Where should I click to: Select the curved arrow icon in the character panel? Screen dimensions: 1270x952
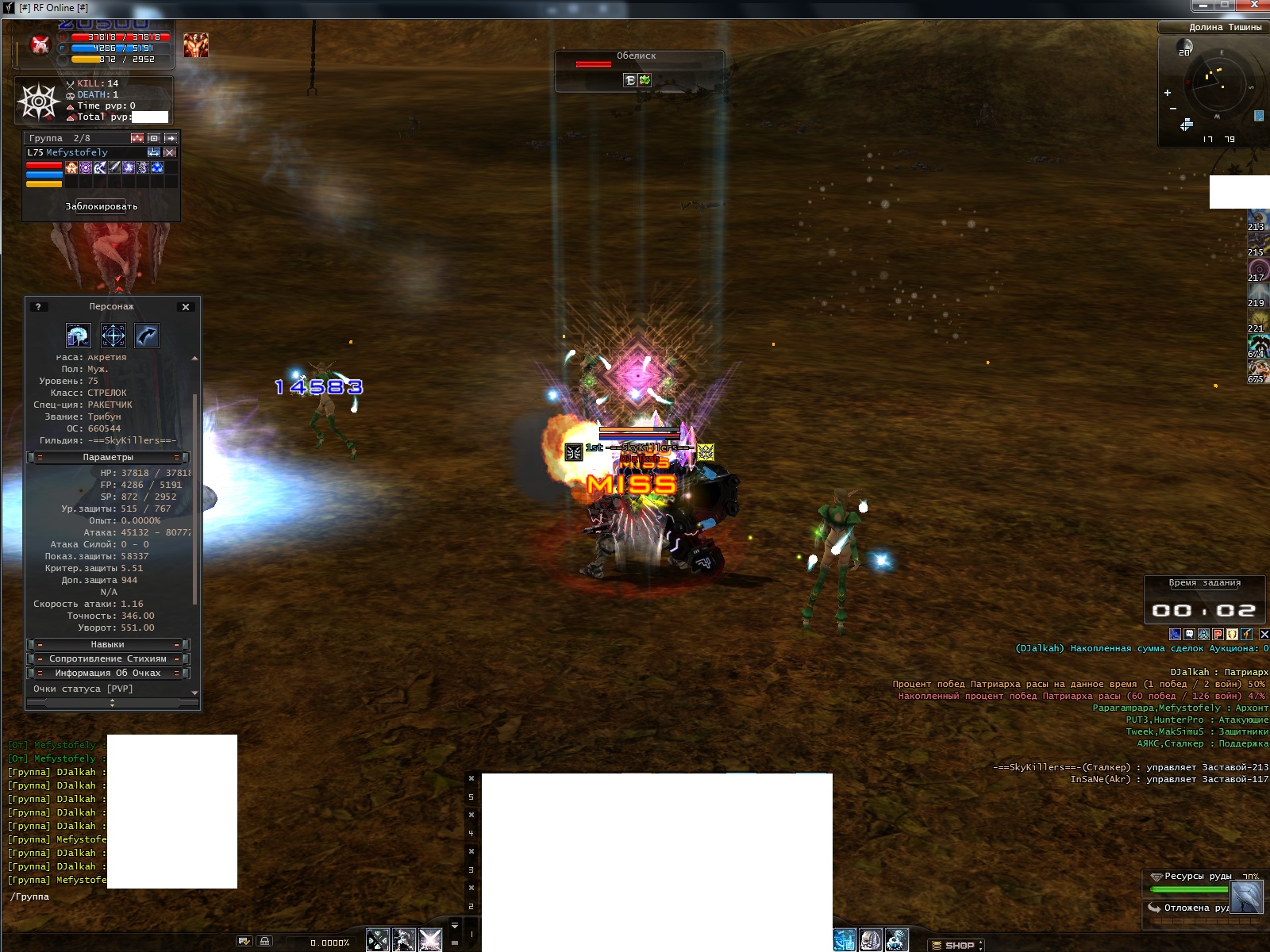pyautogui.click(x=147, y=336)
